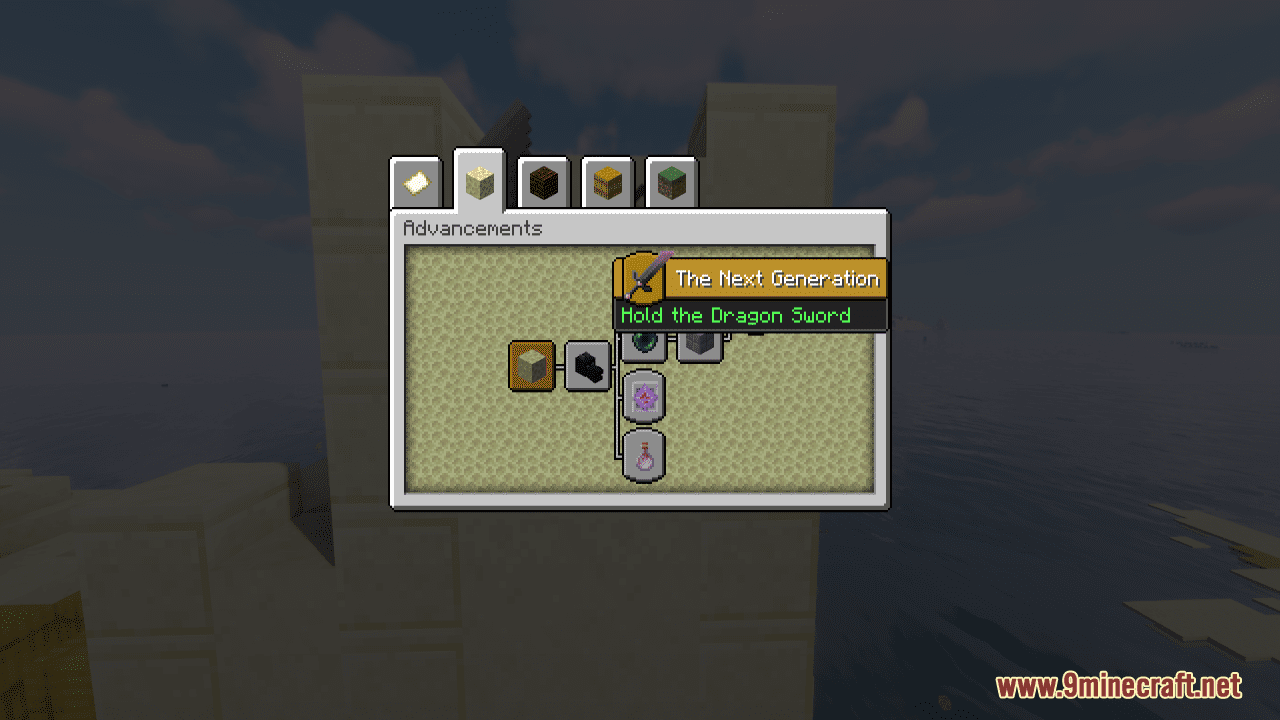The image size is (1280, 720).
Task: Switch to the grass block advancements tab
Action: [671, 182]
